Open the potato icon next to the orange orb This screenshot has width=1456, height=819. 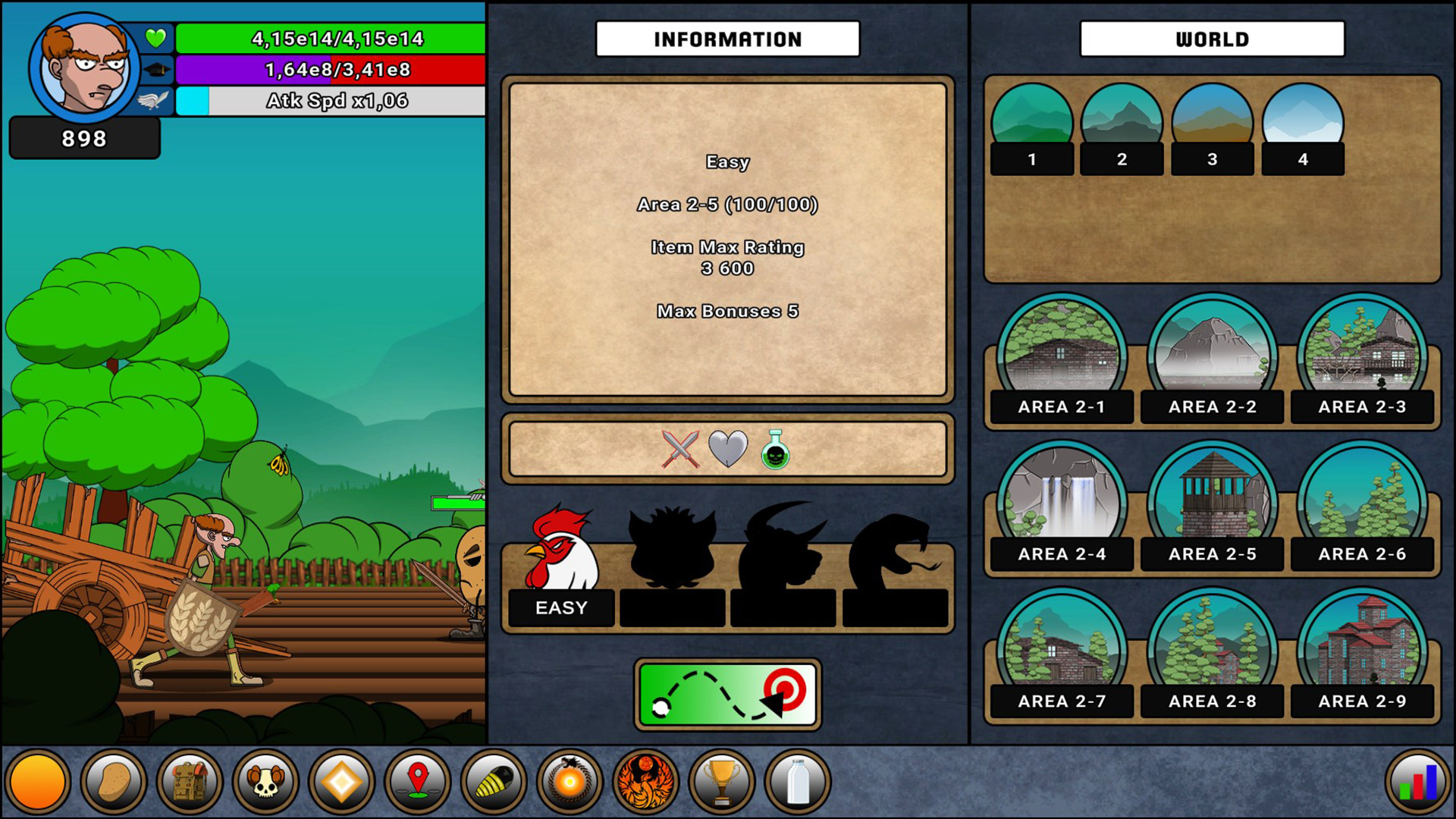[x=112, y=781]
